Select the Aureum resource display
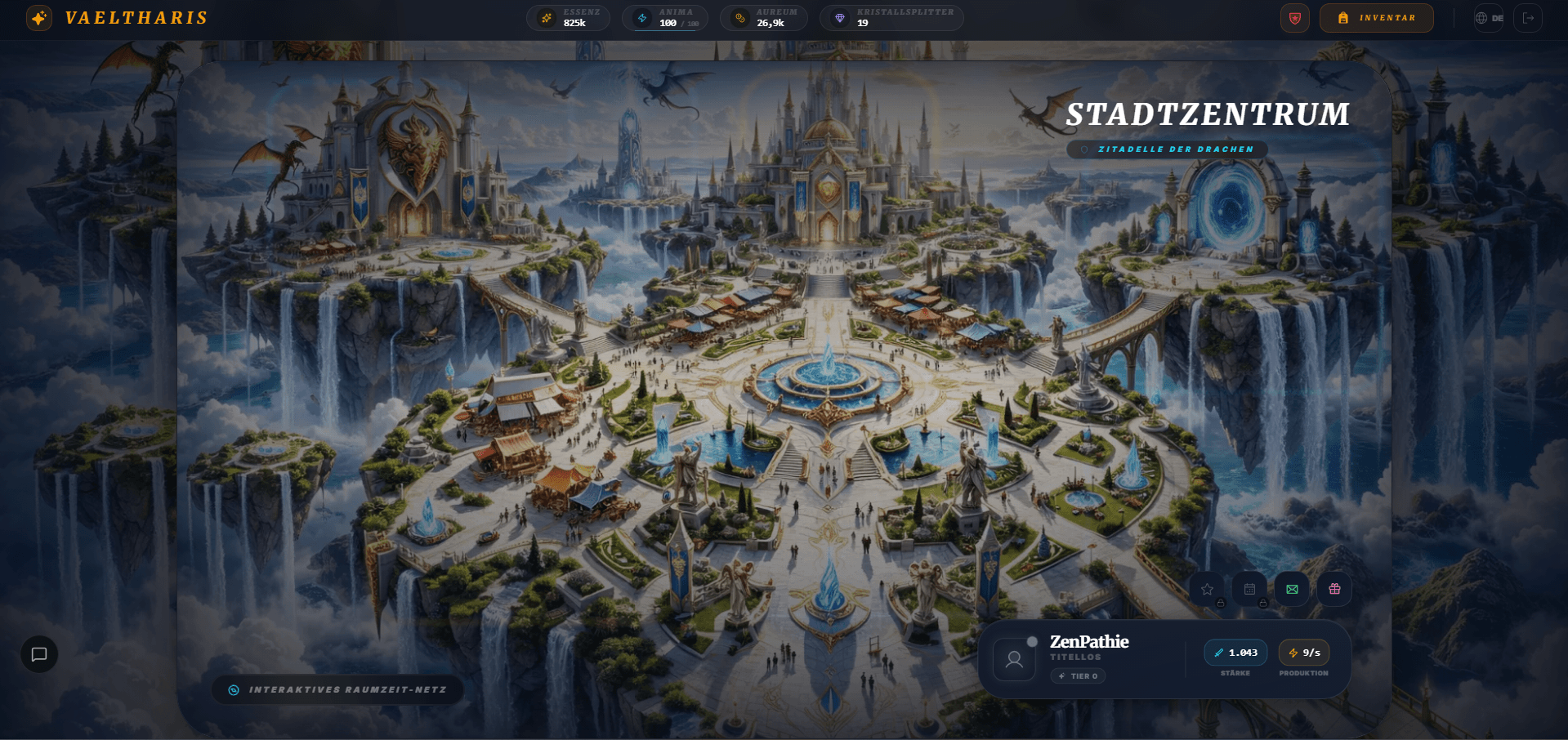 (x=763, y=17)
